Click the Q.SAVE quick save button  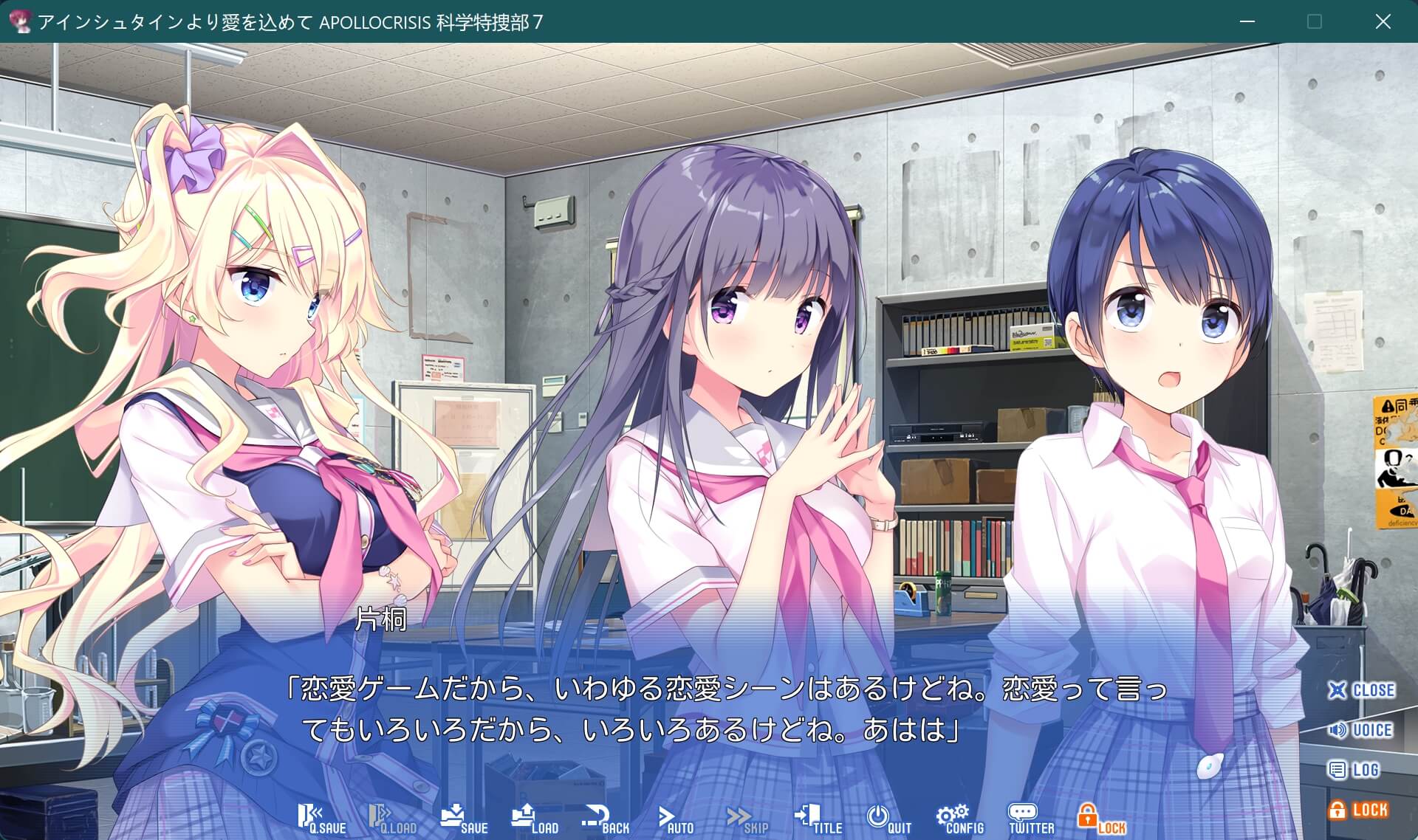point(321,819)
